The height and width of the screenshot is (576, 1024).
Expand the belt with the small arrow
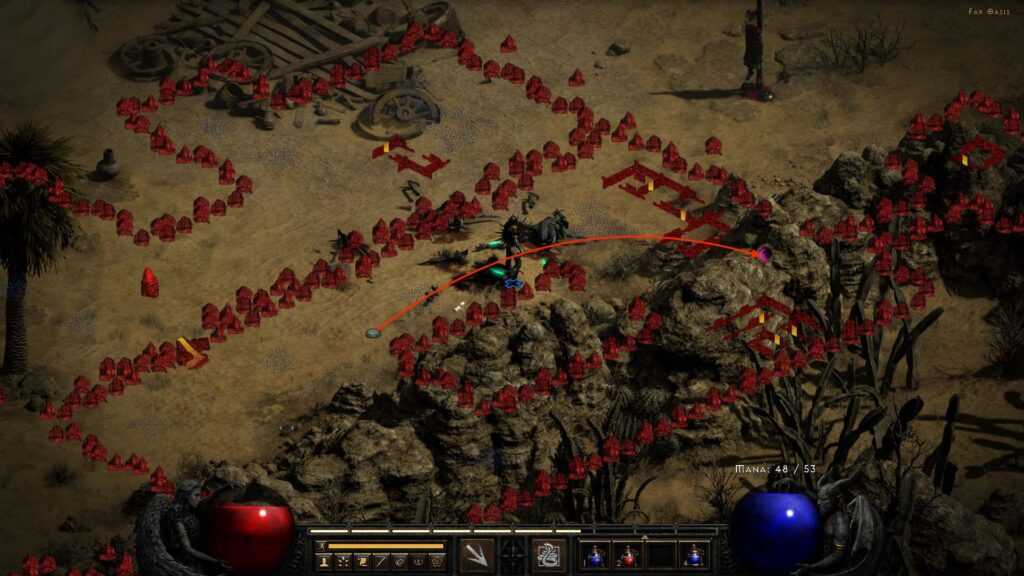[x=644, y=537]
